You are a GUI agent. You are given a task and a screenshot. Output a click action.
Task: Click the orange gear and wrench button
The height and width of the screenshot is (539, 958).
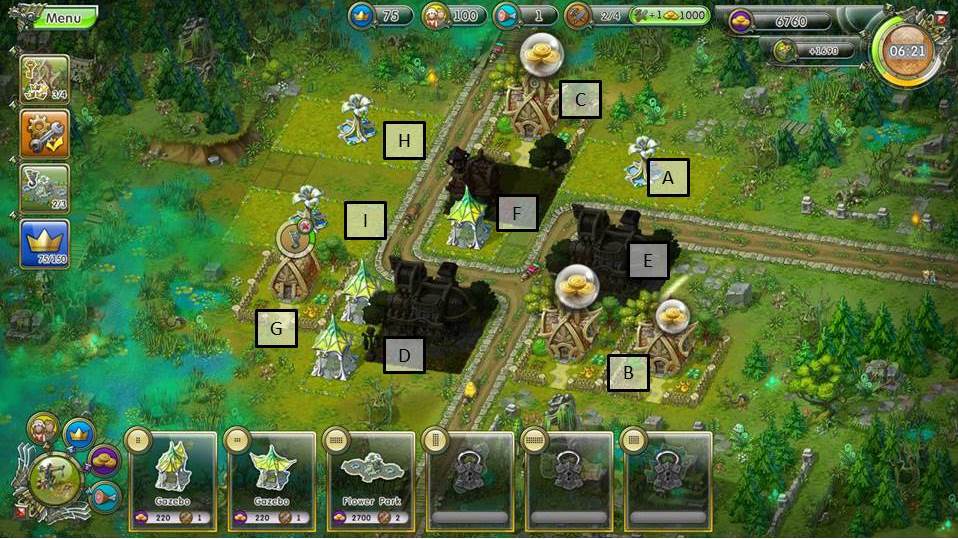[x=45, y=133]
